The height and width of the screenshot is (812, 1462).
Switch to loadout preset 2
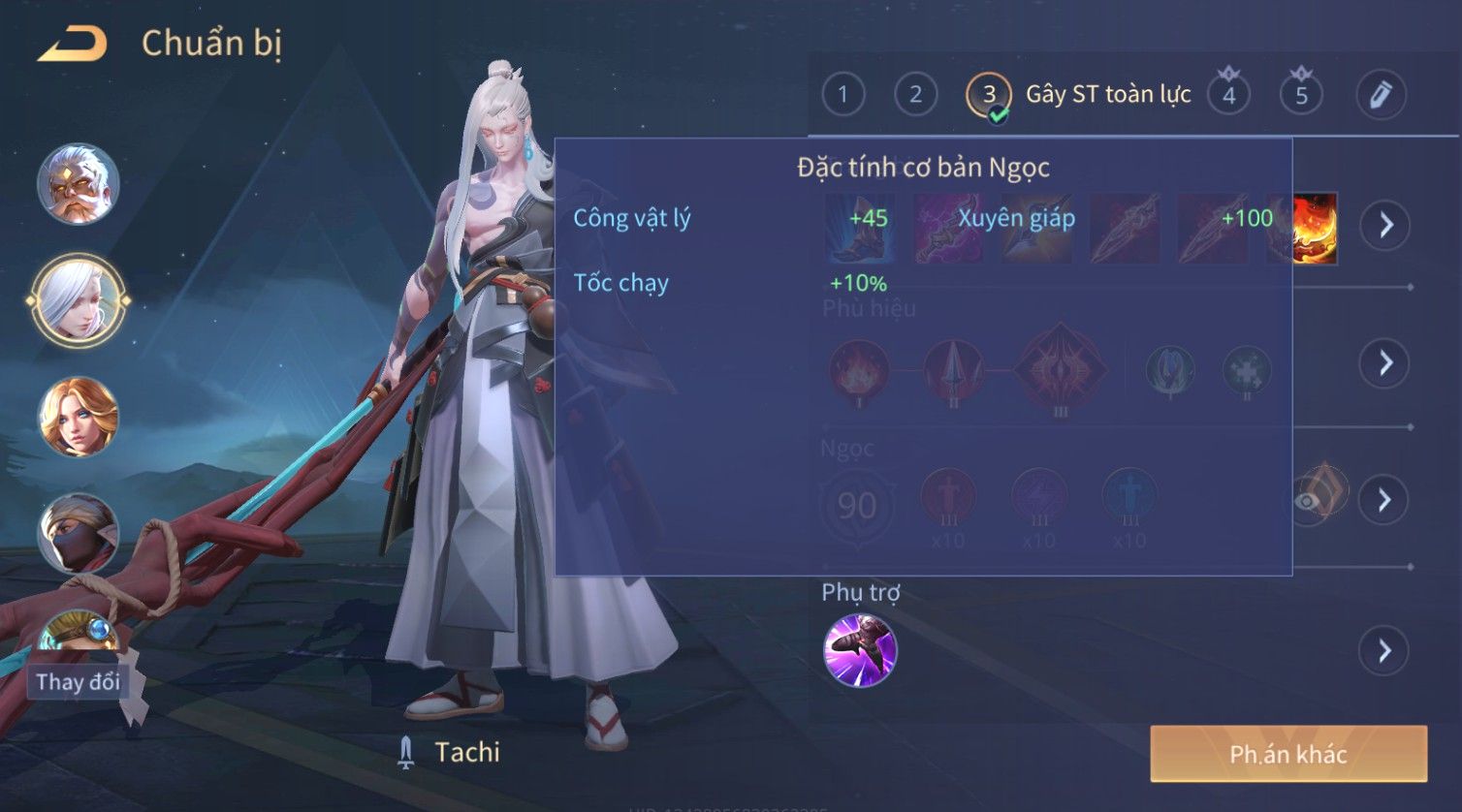(x=915, y=95)
